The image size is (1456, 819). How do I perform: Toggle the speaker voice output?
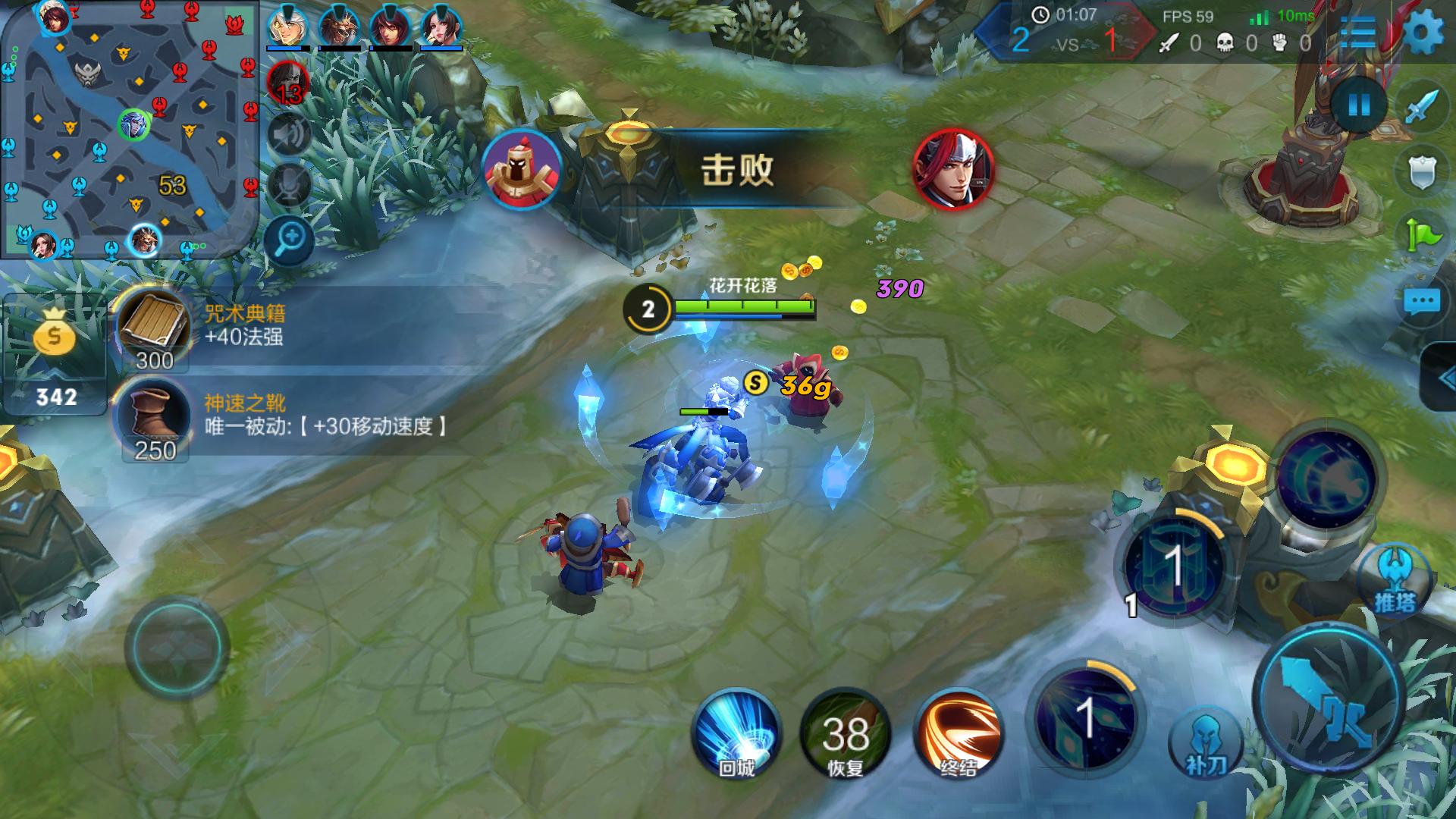[289, 135]
